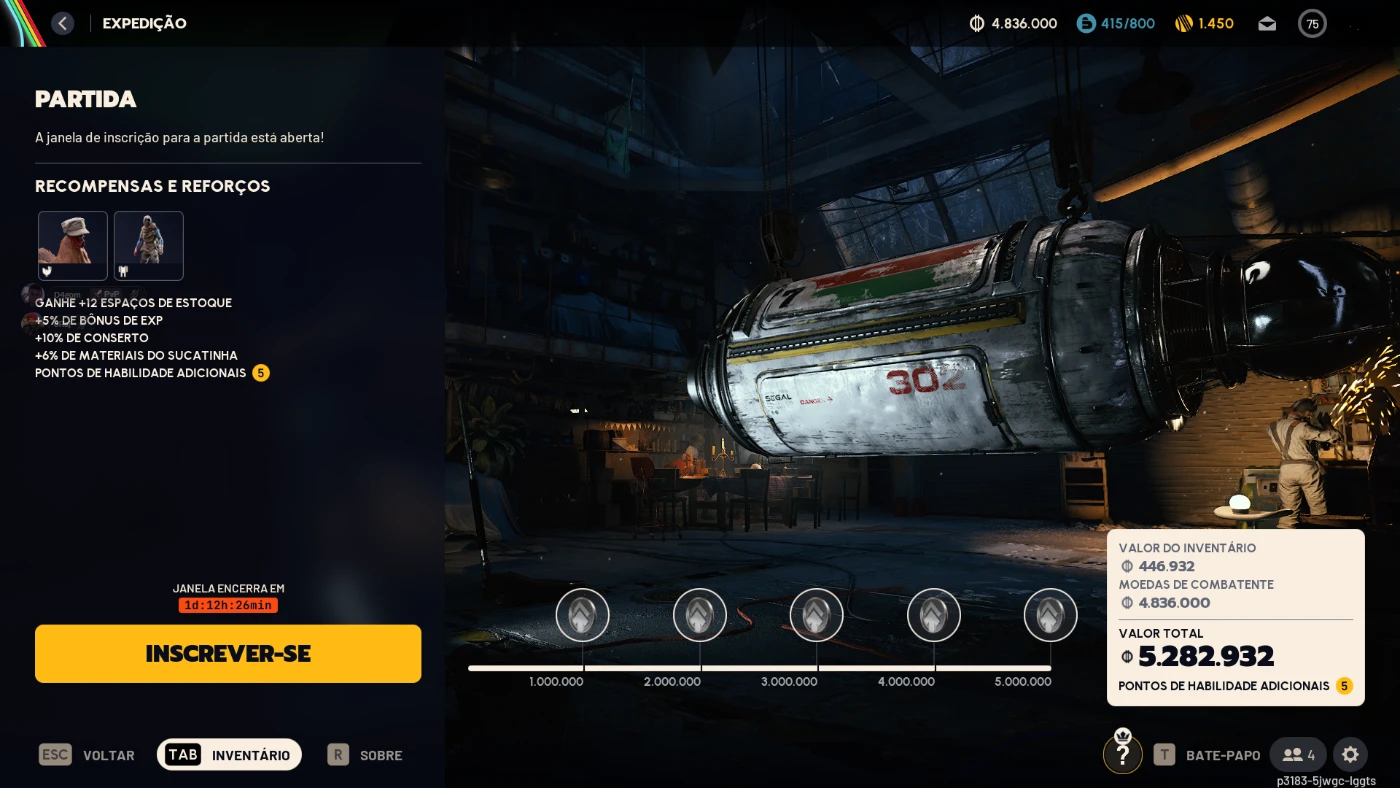The width and height of the screenshot is (1400, 788).
Task: Select the 5.000.000 milestone badge
Action: point(1051,615)
